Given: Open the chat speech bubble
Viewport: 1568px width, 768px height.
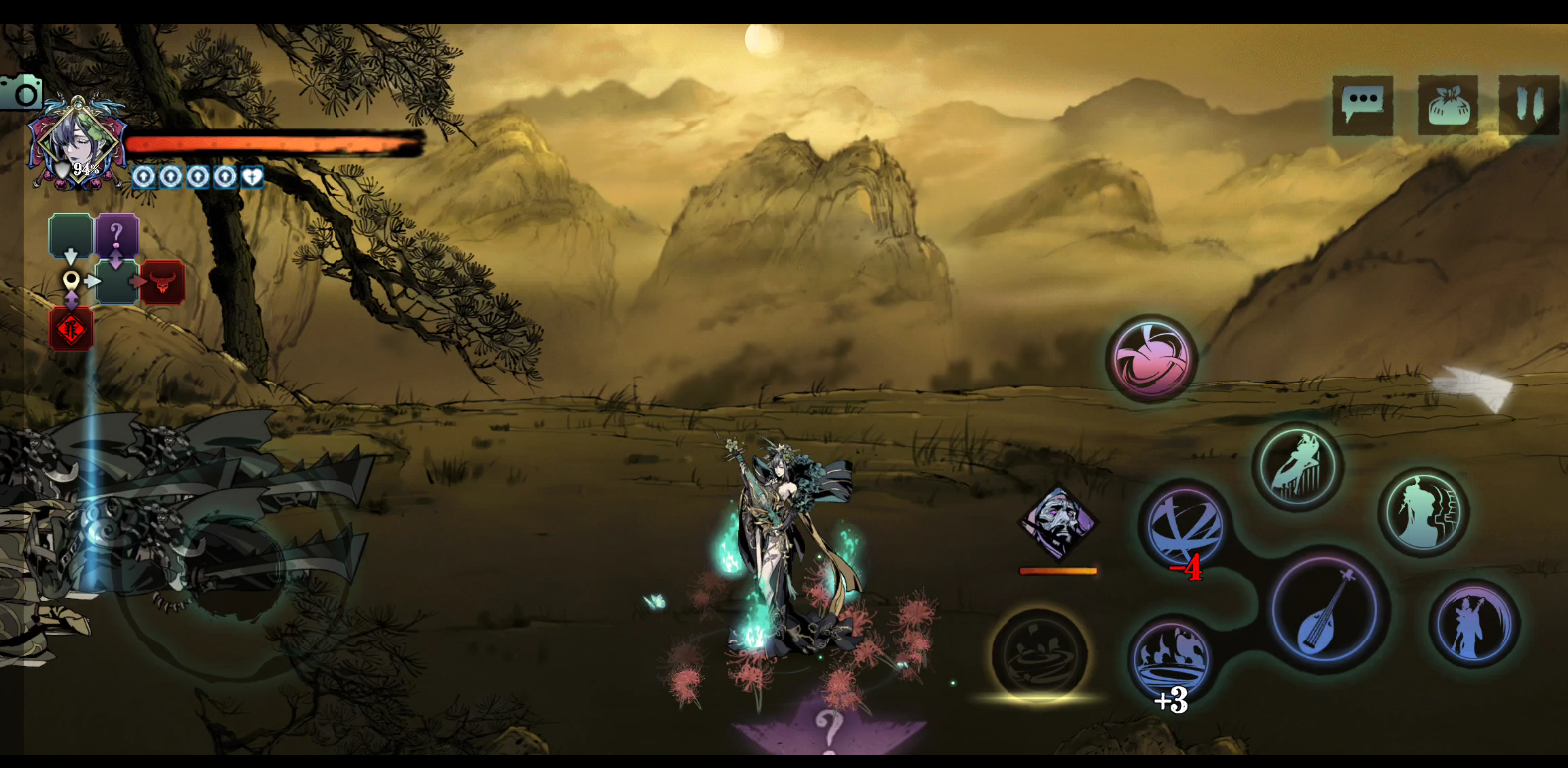Looking at the screenshot, I should [x=1362, y=105].
